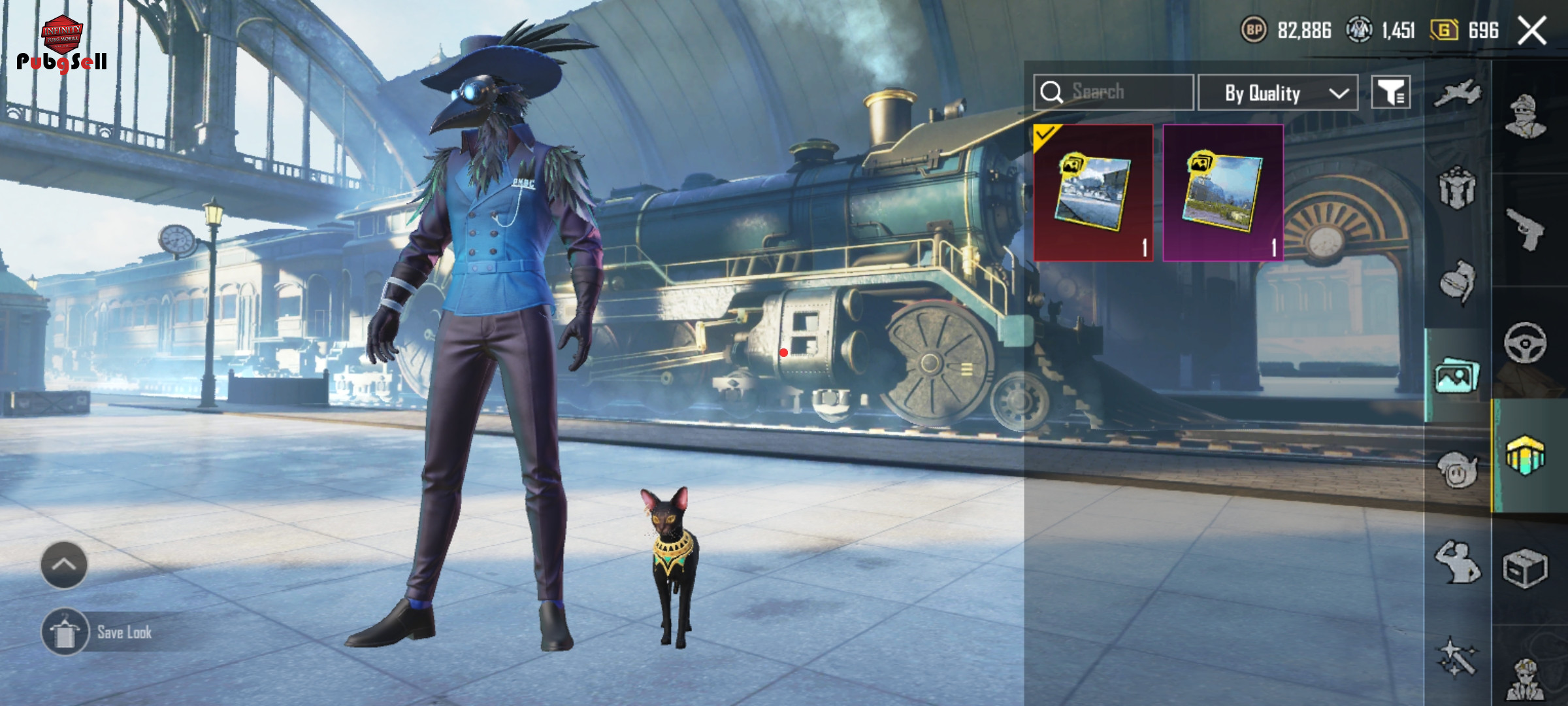Switch to the airplane finish sub-tab
The width and height of the screenshot is (1568, 706).
coord(1458,93)
